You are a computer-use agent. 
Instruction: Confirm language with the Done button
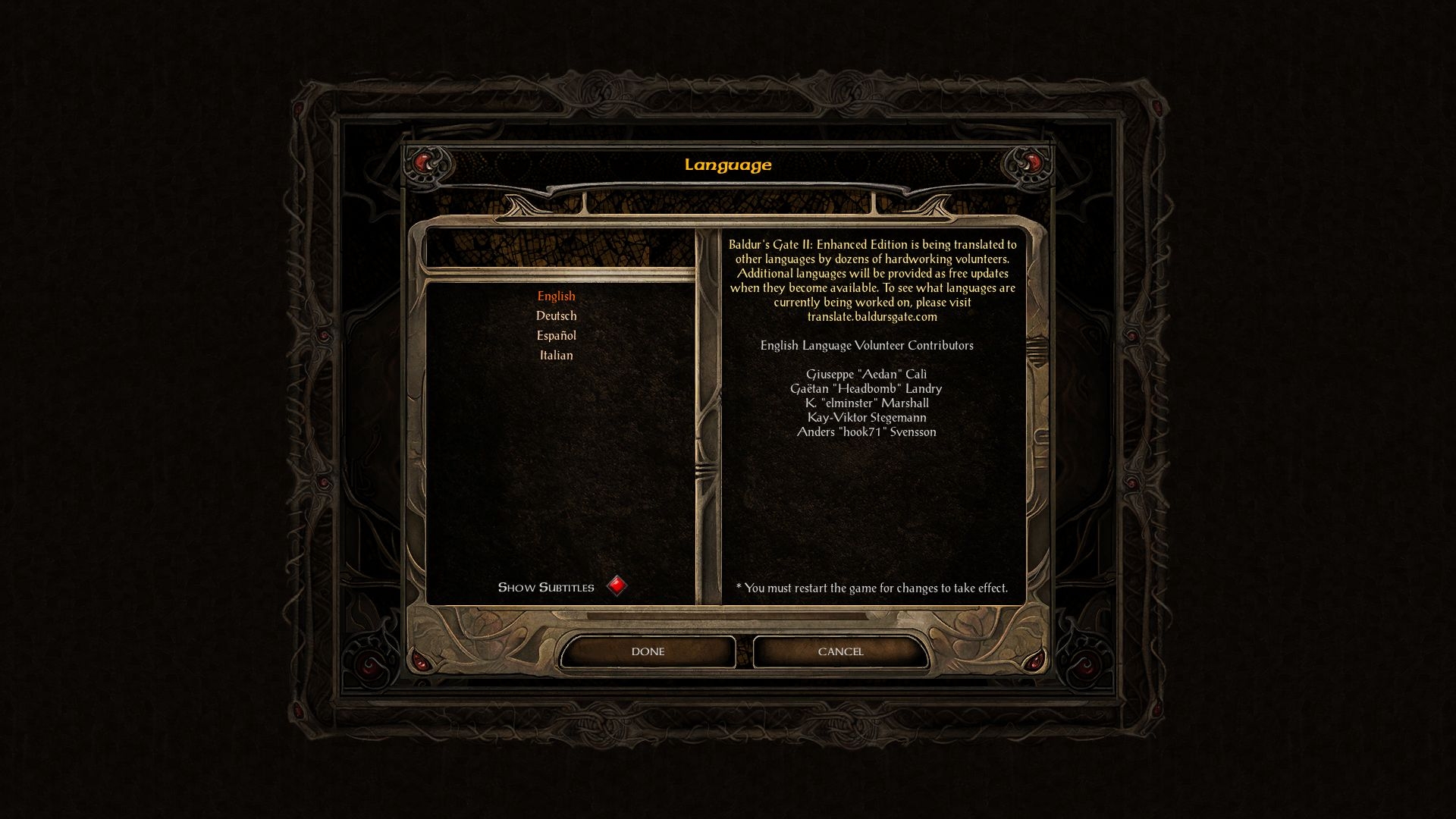pyautogui.click(x=648, y=651)
